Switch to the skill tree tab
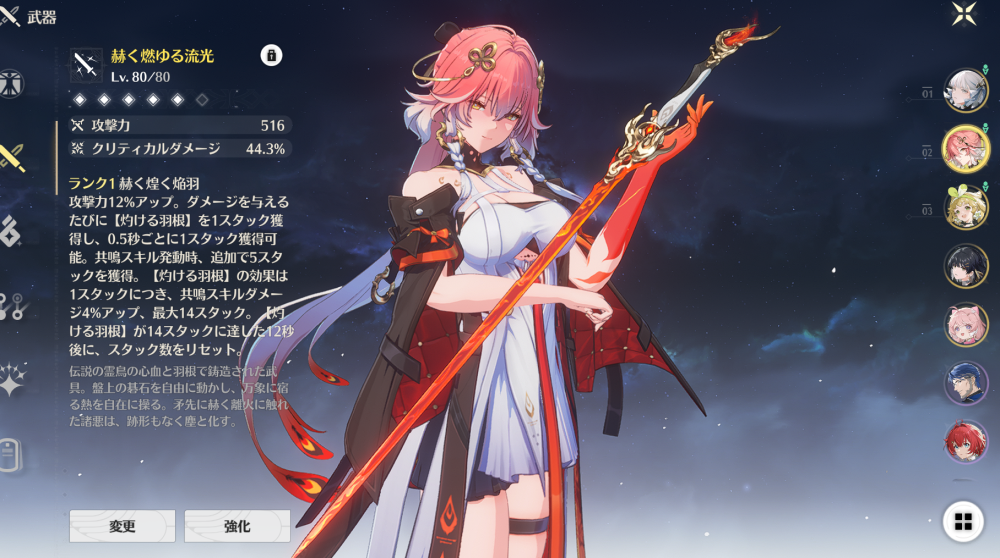Viewport: 1000px width, 558px height. pyautogui.click(x=12, y=306)
